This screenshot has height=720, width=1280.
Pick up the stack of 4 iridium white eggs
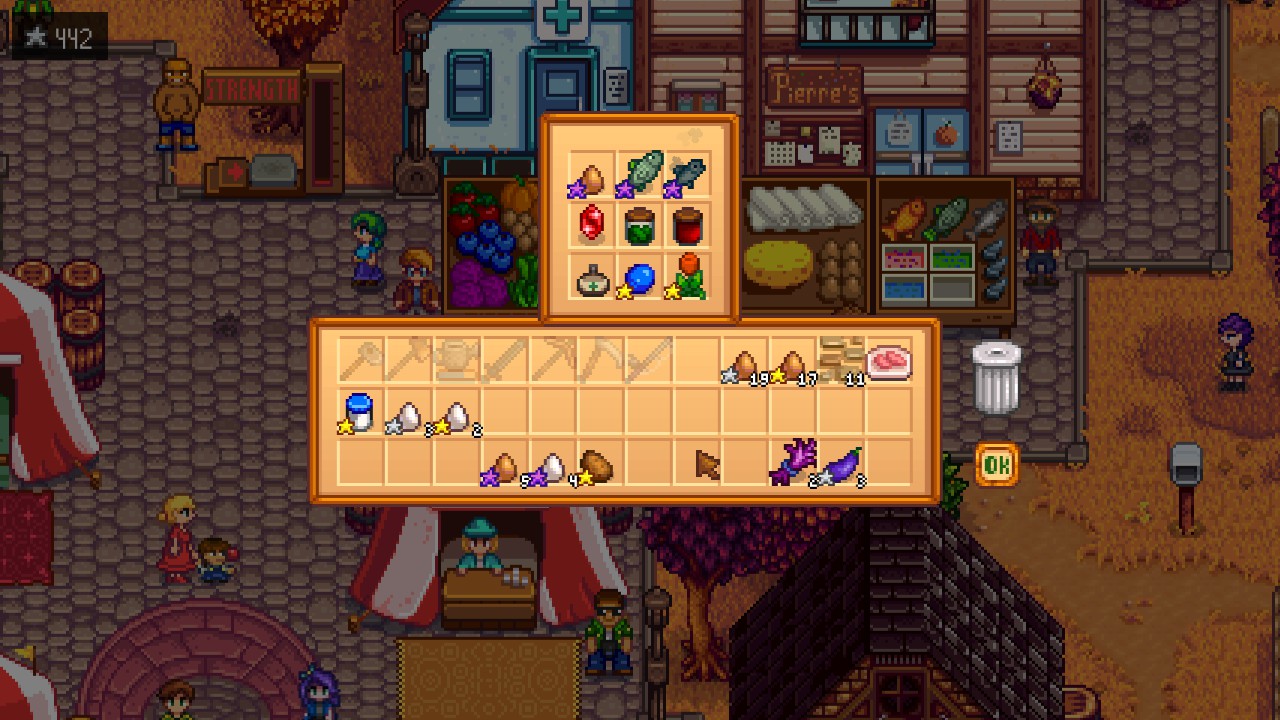tap(553, 470)
